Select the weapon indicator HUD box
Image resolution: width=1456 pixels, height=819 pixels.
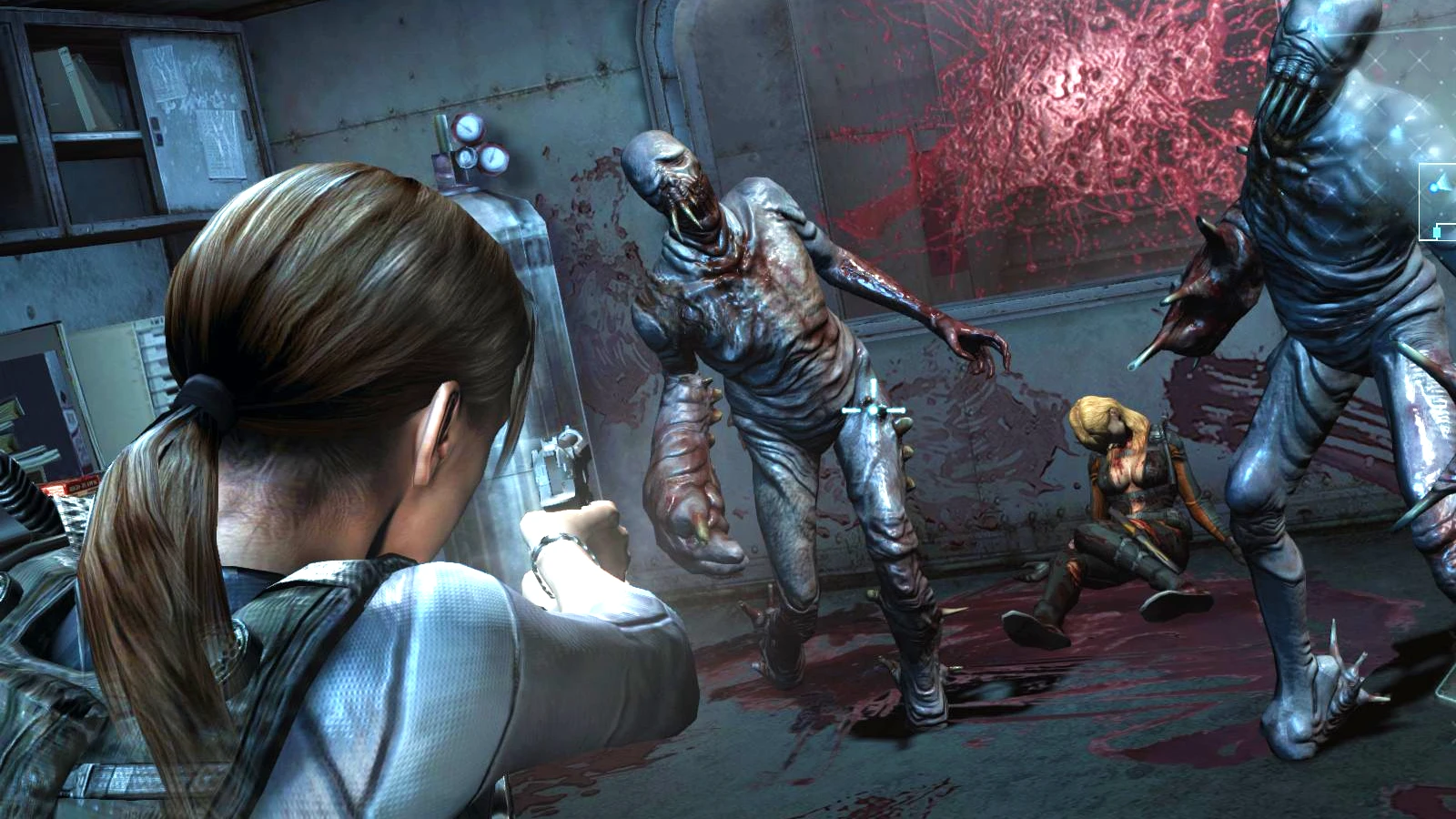[x=1436, y=202]
